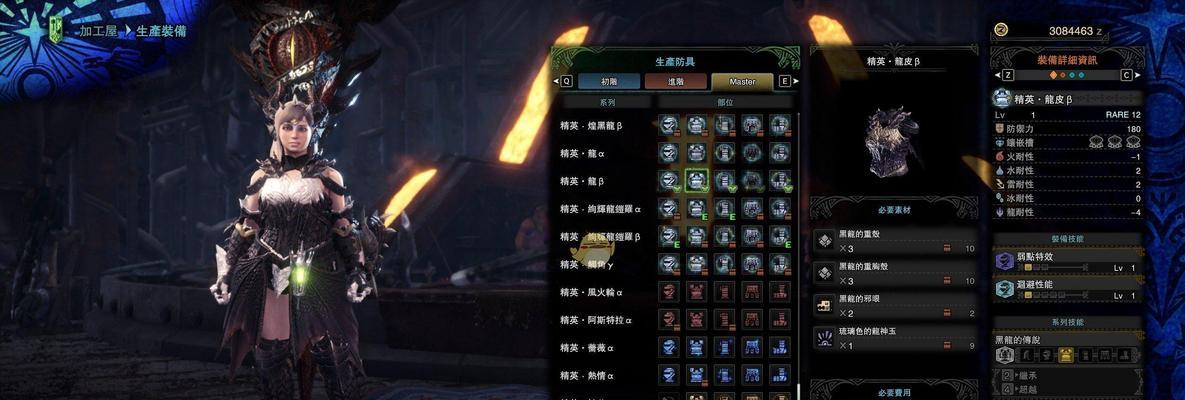Click the 弱點特效 equipment skill
This screenshot has height=400, width=1185.
[x=1066, y=260]
